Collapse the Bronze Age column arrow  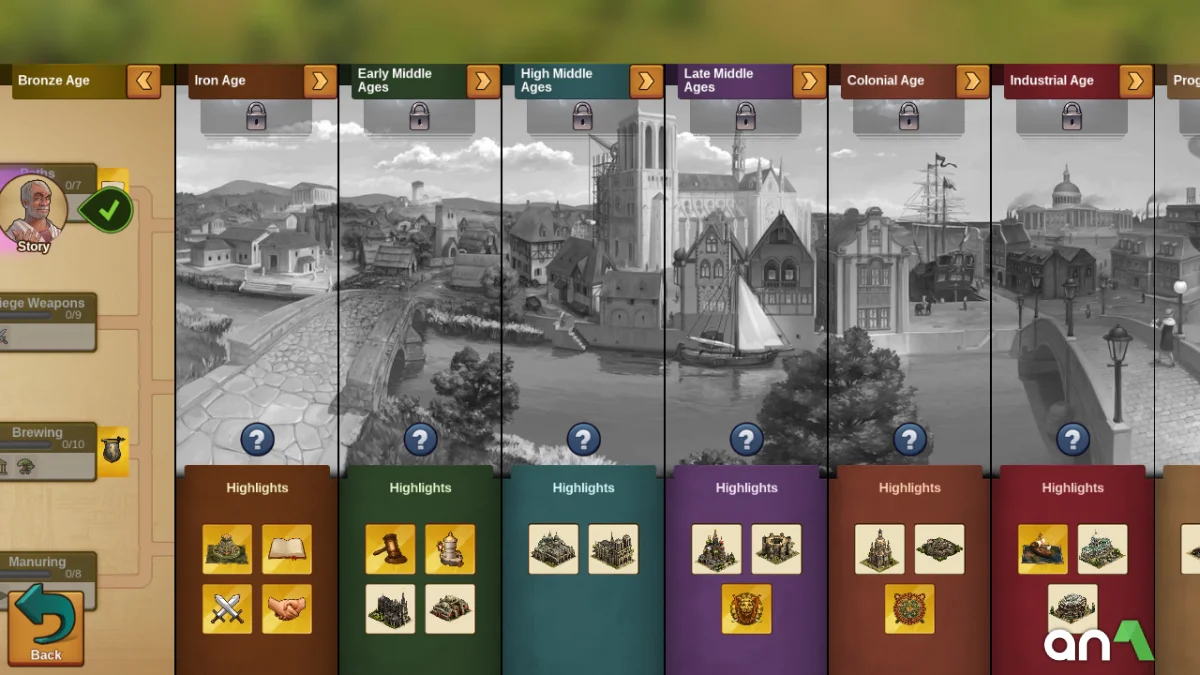[x=143, y=81]
